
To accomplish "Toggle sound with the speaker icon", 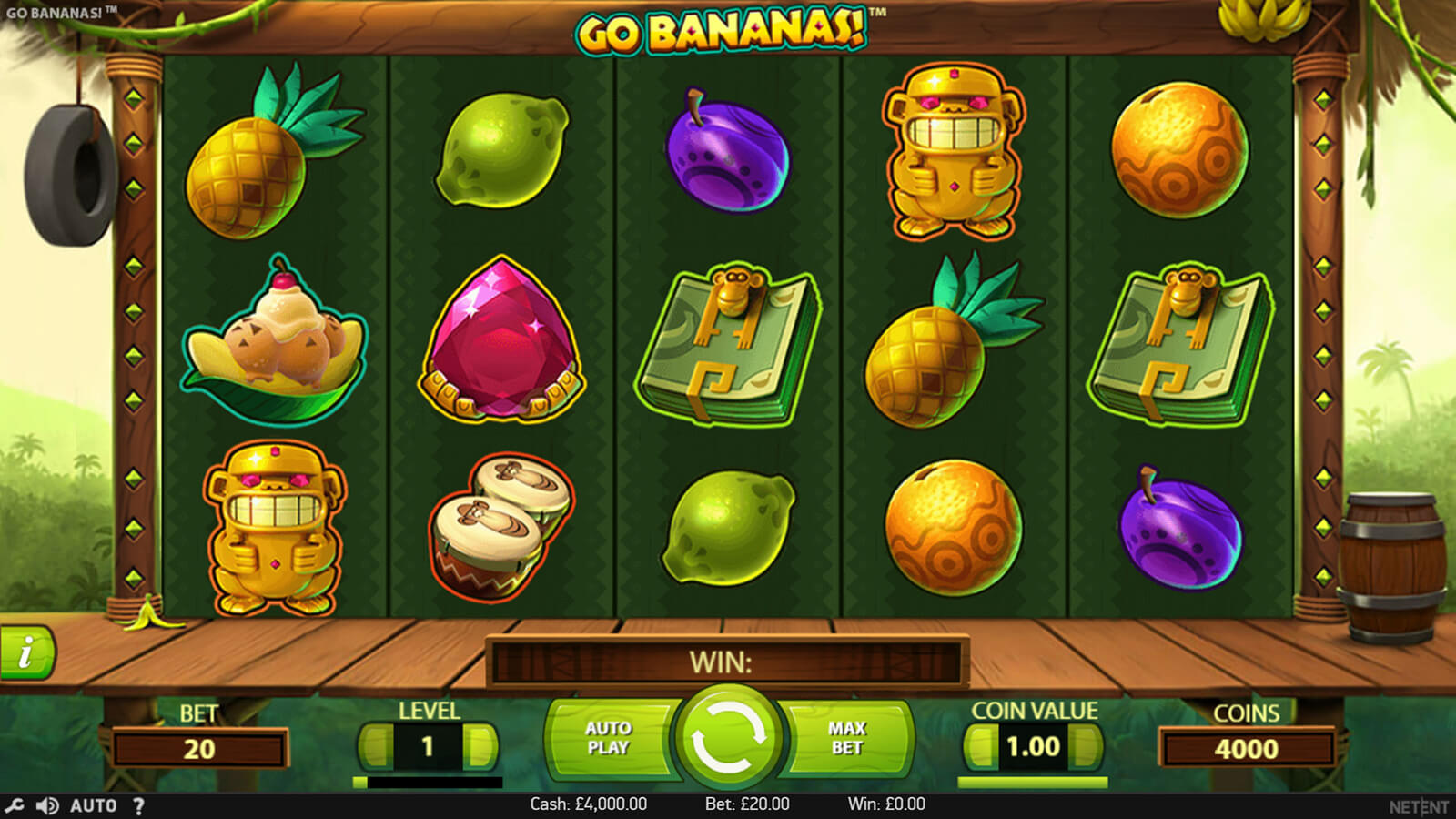I will [46, 805].
